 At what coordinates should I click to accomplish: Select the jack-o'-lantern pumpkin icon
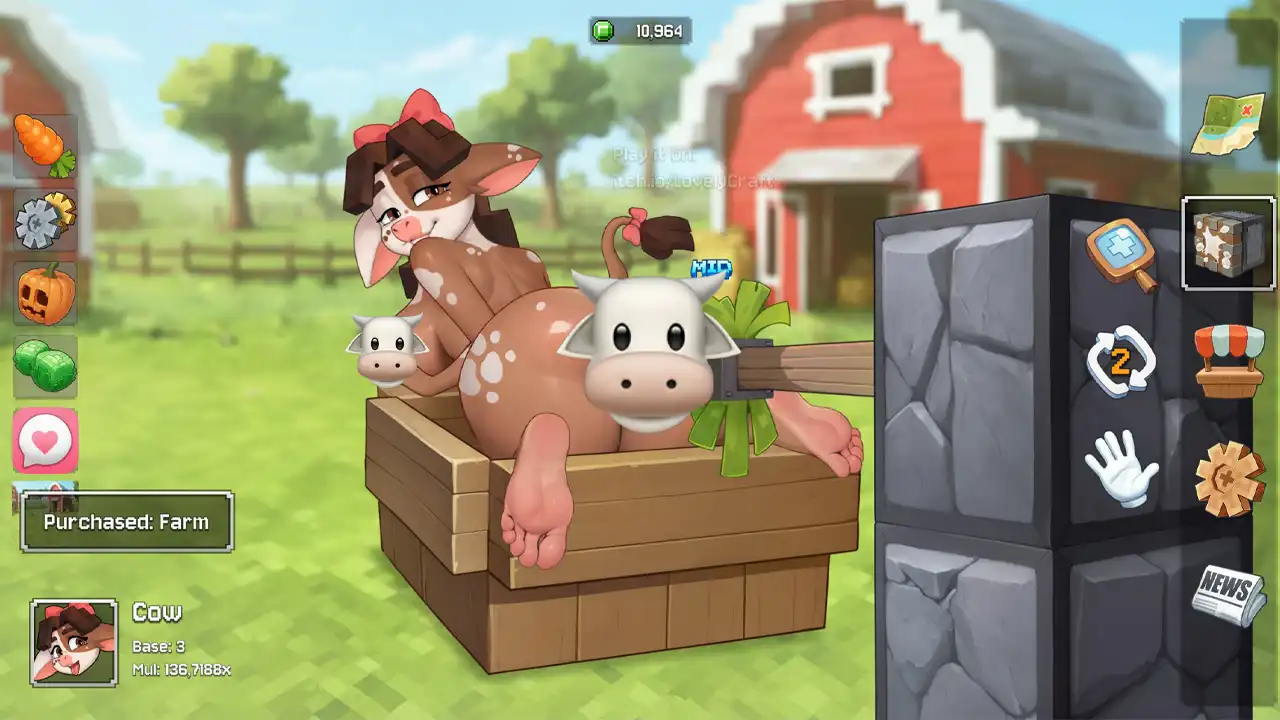45,293
